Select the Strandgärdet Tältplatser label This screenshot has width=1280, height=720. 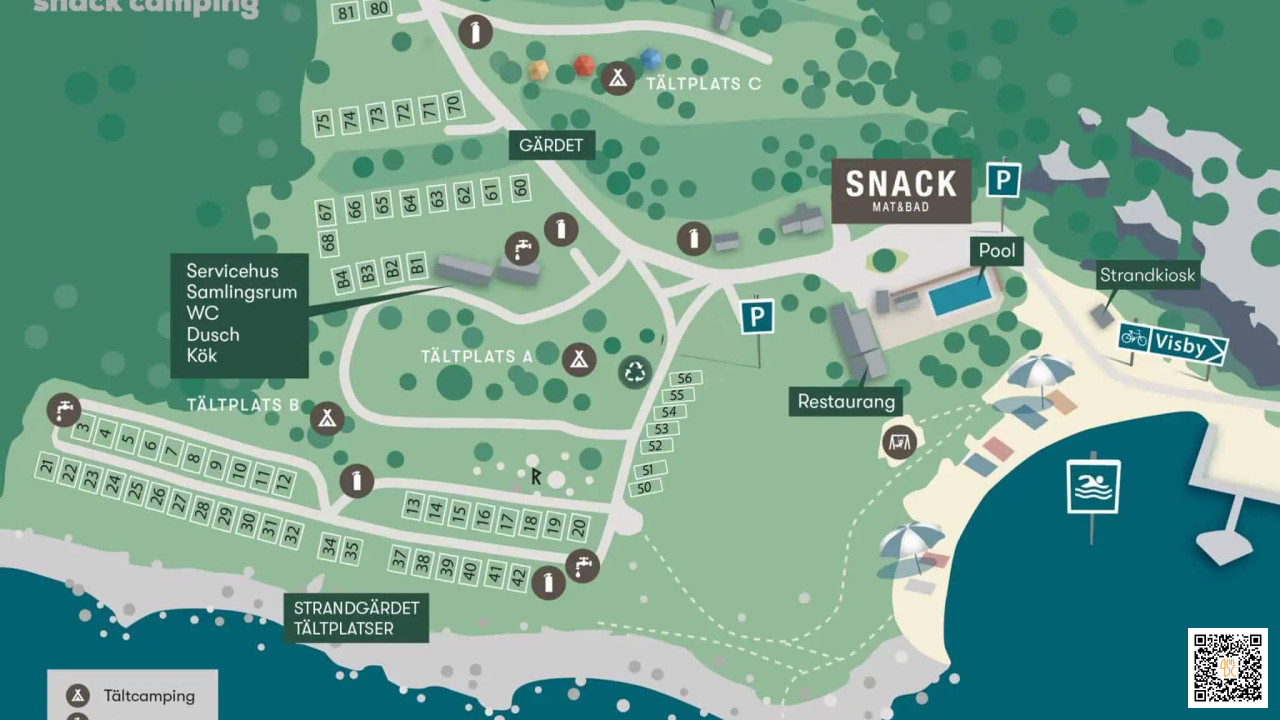pos(356,618)
